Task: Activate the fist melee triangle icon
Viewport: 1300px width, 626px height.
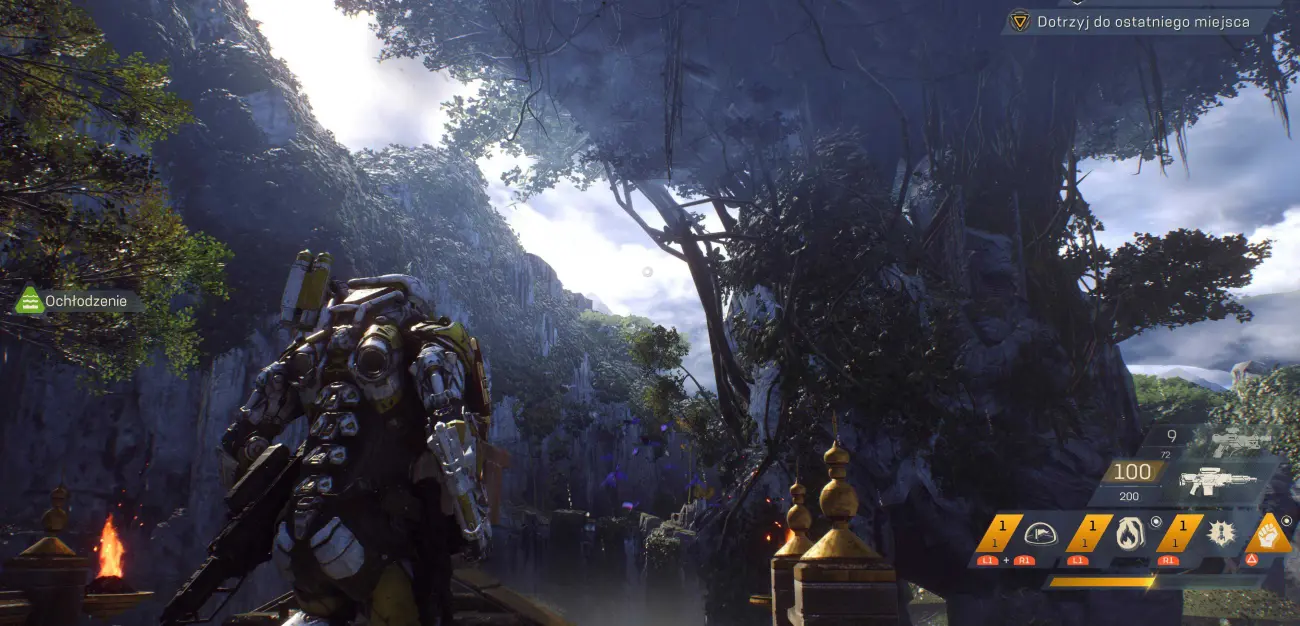Action: [1269, 534]
